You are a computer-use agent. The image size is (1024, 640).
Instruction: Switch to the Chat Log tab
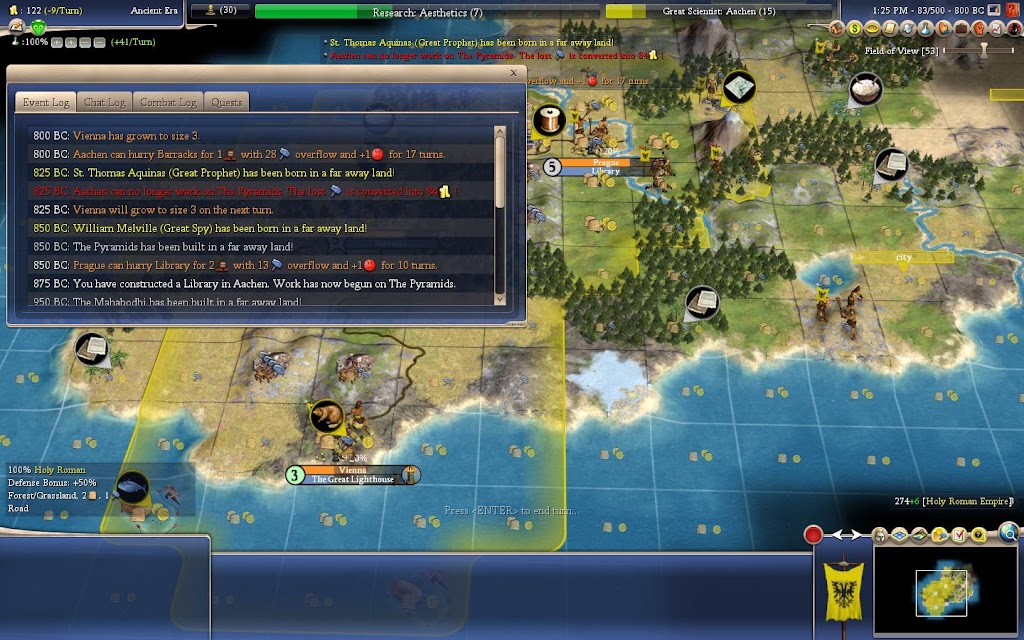tap(104, 102)
